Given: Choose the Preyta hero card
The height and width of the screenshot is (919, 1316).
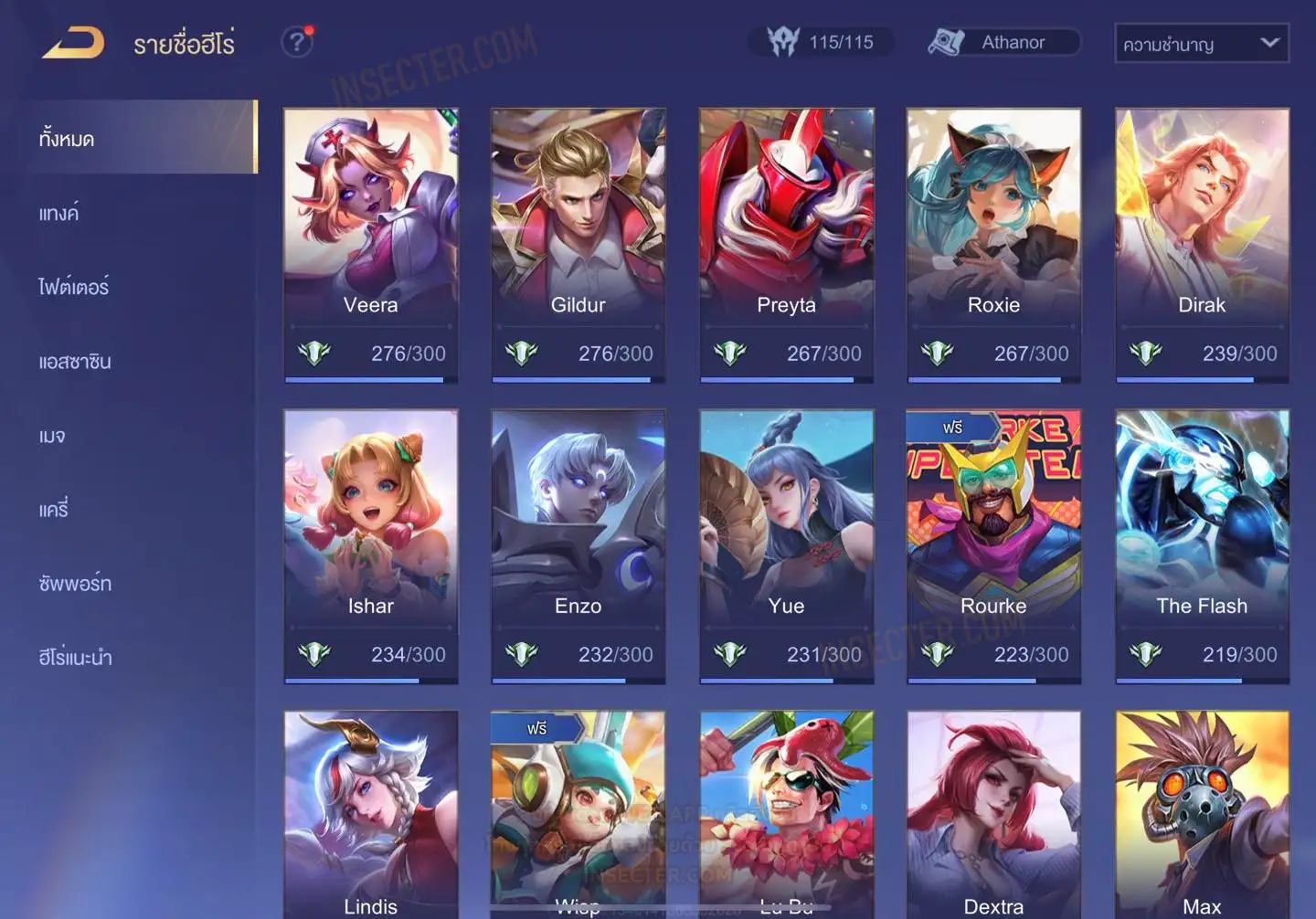Looking at the screenshot, I should 786,244.
